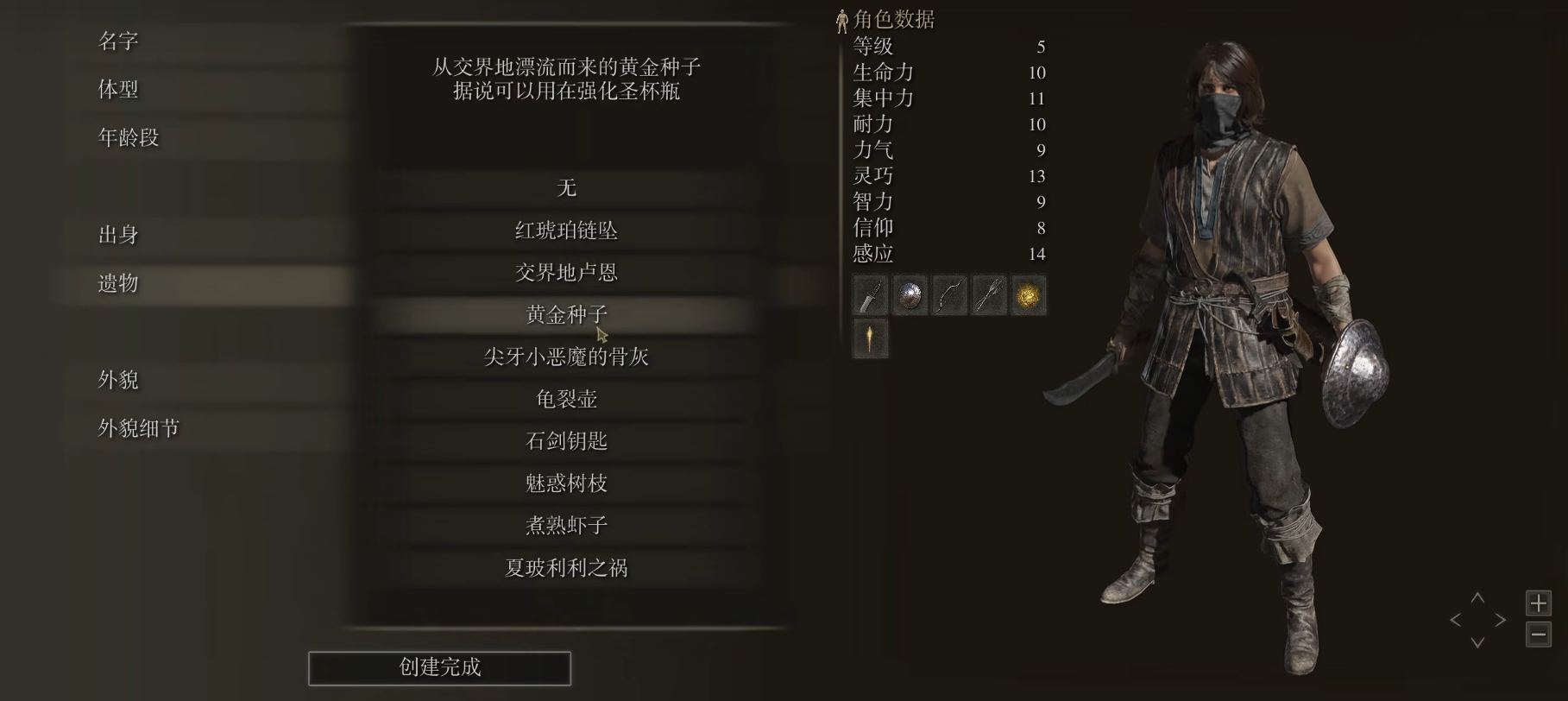Select the buckler shield icon

point(910,294)
